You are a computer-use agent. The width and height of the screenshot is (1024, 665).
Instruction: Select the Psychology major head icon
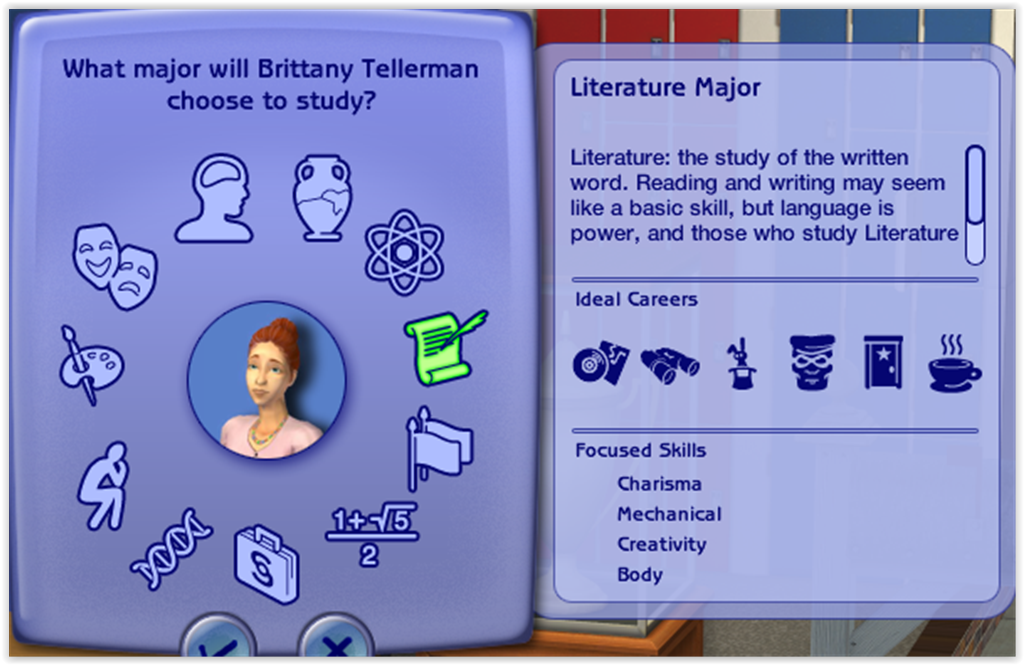point(213,199)
